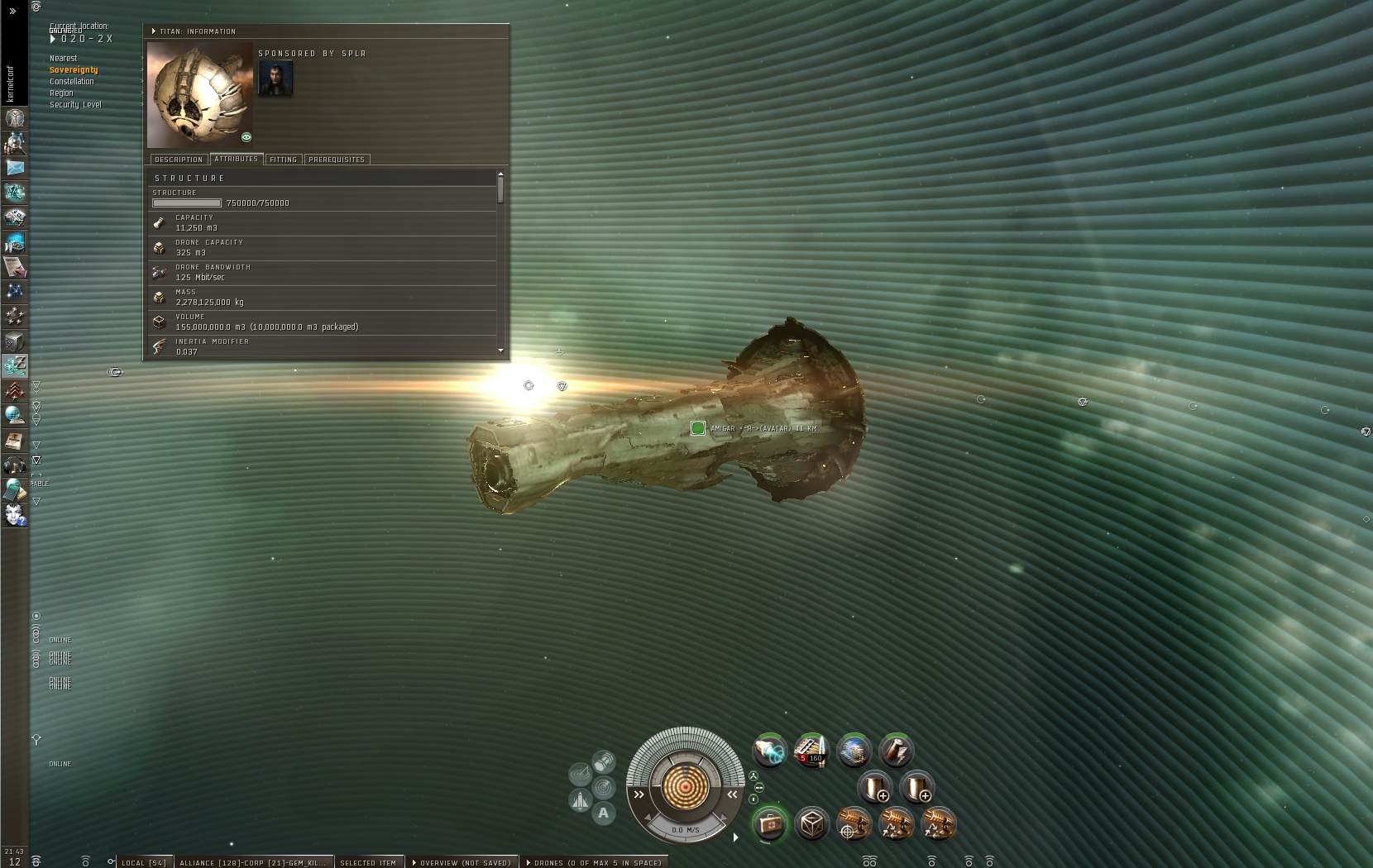Viewport: 1373px width, 868px height.
Task: Select the Attributes tab
Action: (236, 159)
